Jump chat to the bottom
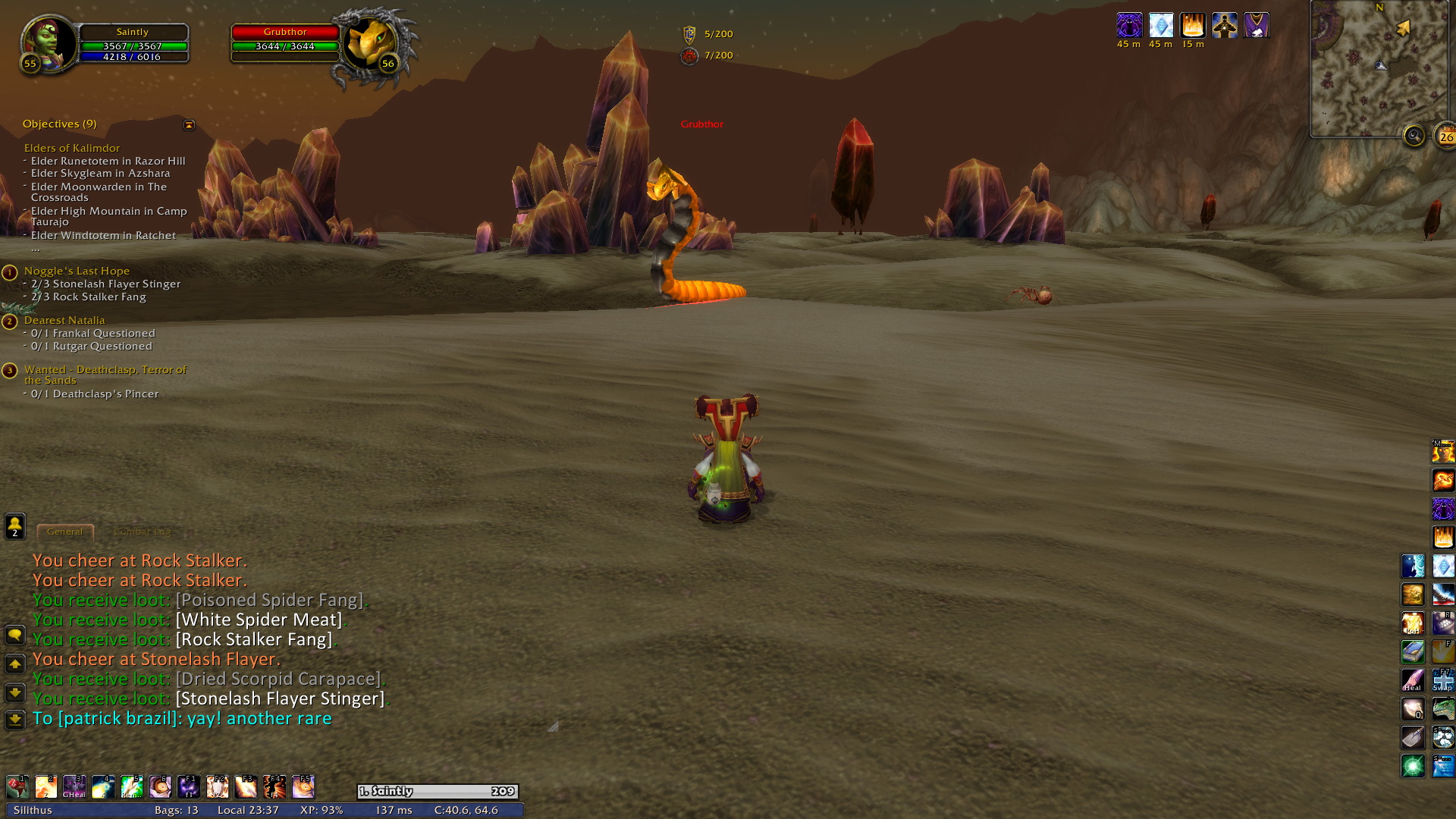This screenshot has width=1456, height=819. [14, 719]
